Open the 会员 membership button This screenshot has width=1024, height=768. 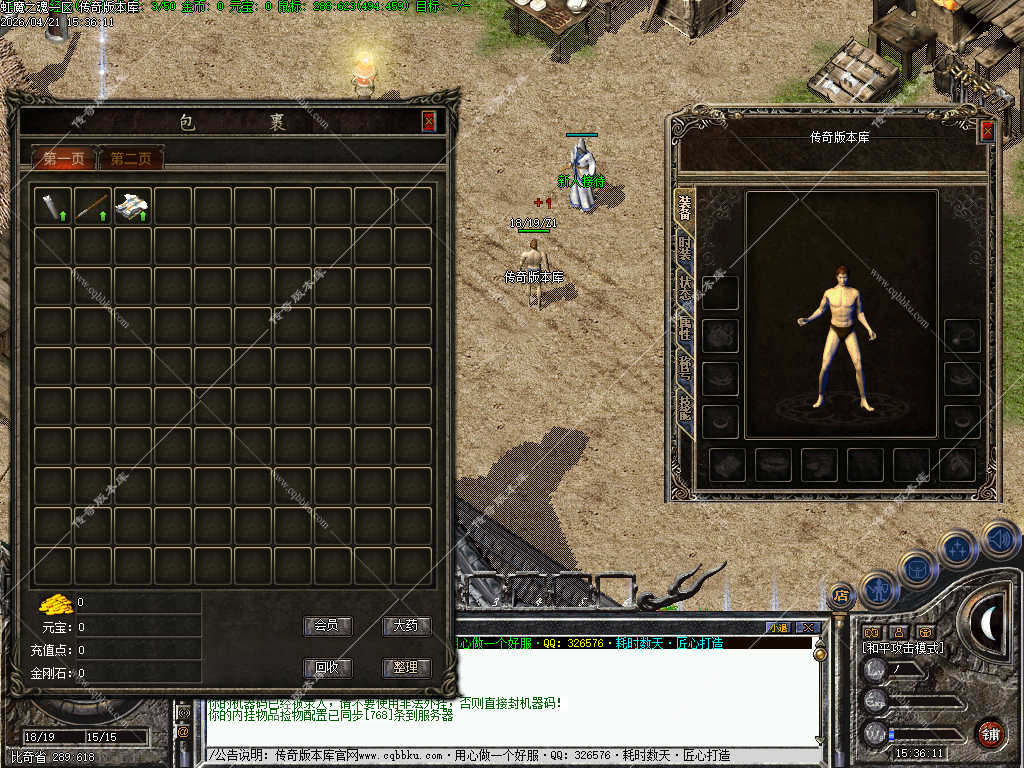click(x=327, y=626)
